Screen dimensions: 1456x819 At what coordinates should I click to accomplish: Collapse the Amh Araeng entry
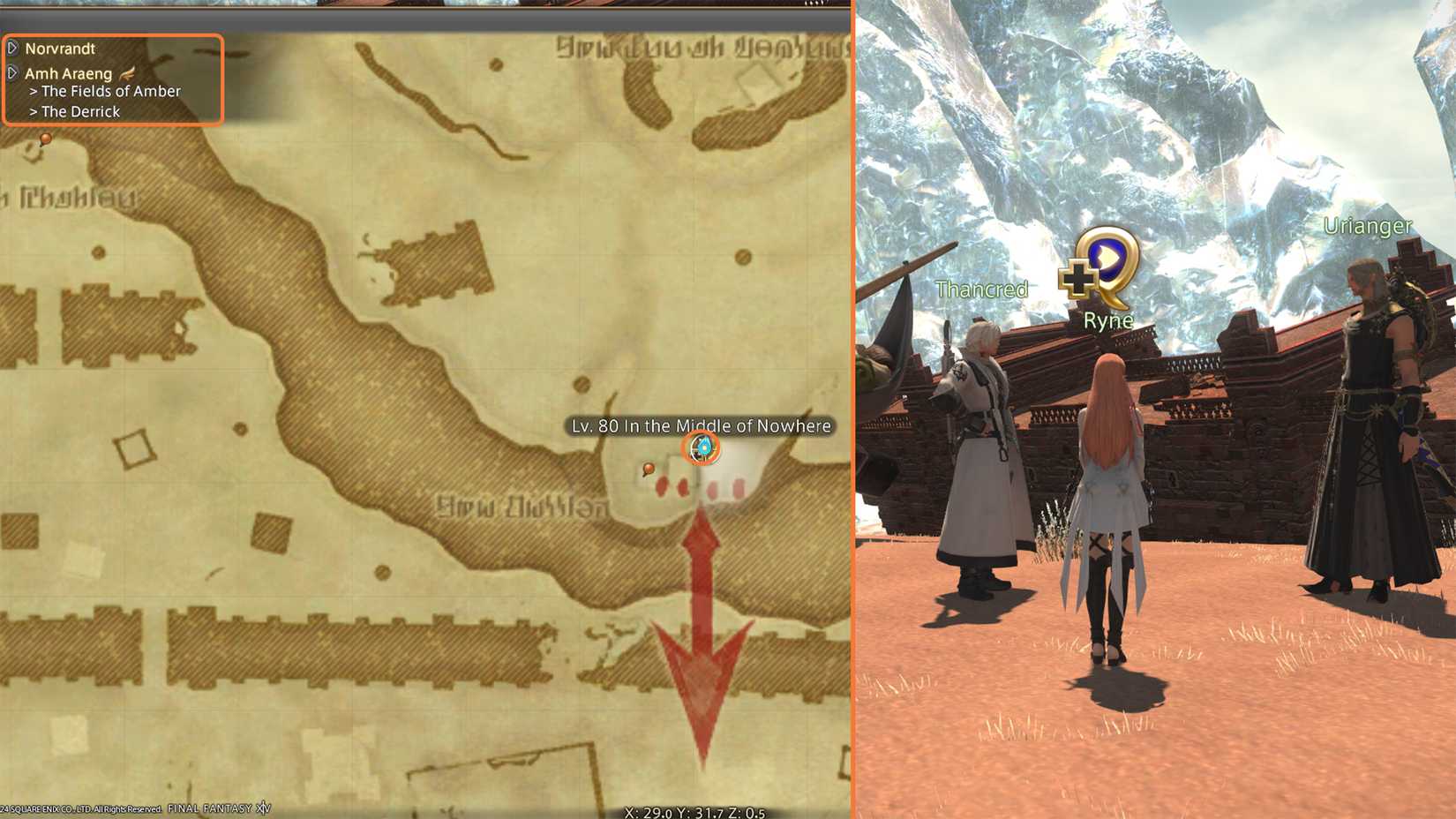(14, 73)
